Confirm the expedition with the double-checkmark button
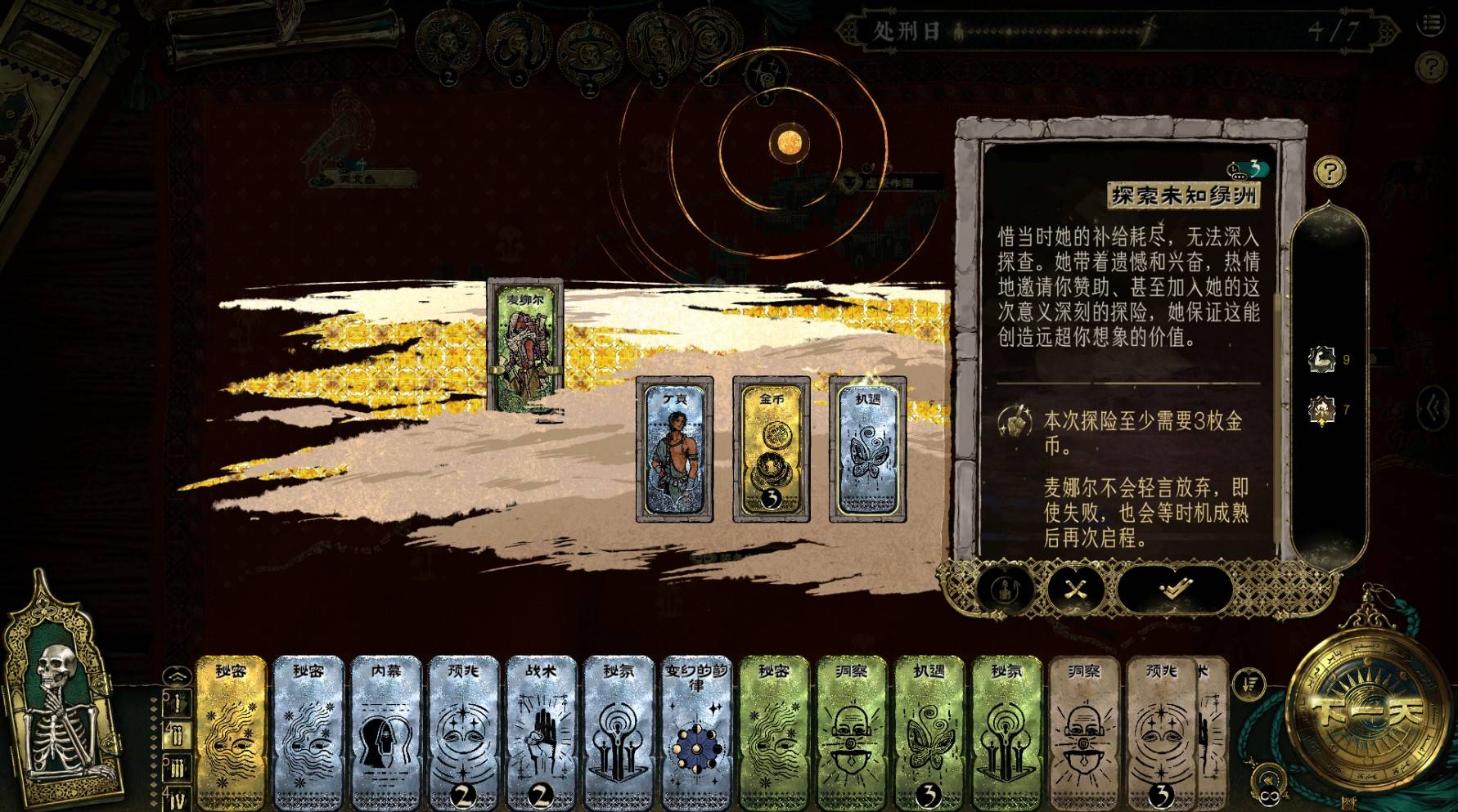1458x812 pixels. (x=1174, y=588)
